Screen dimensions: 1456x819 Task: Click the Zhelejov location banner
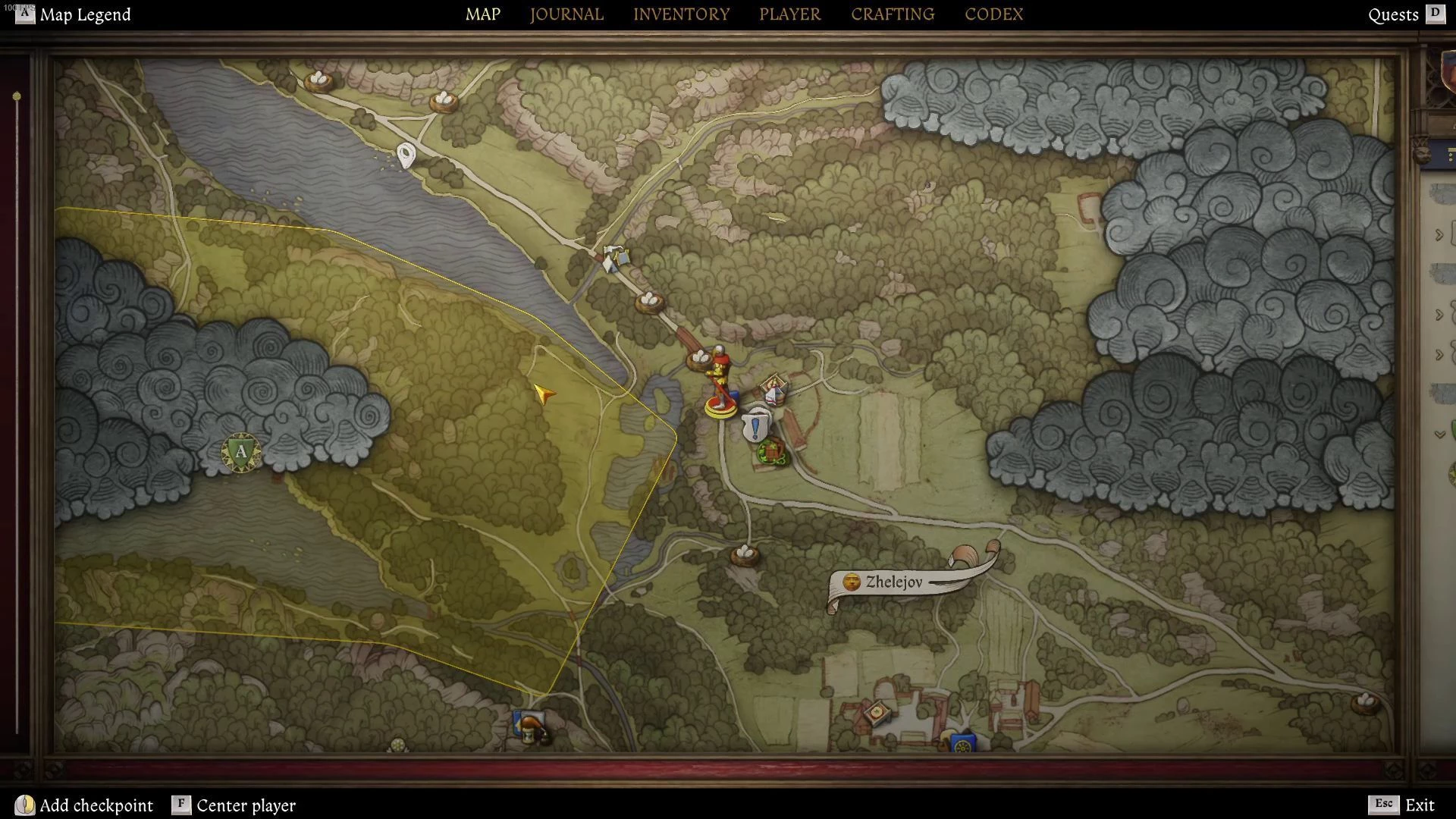point(895,582)
